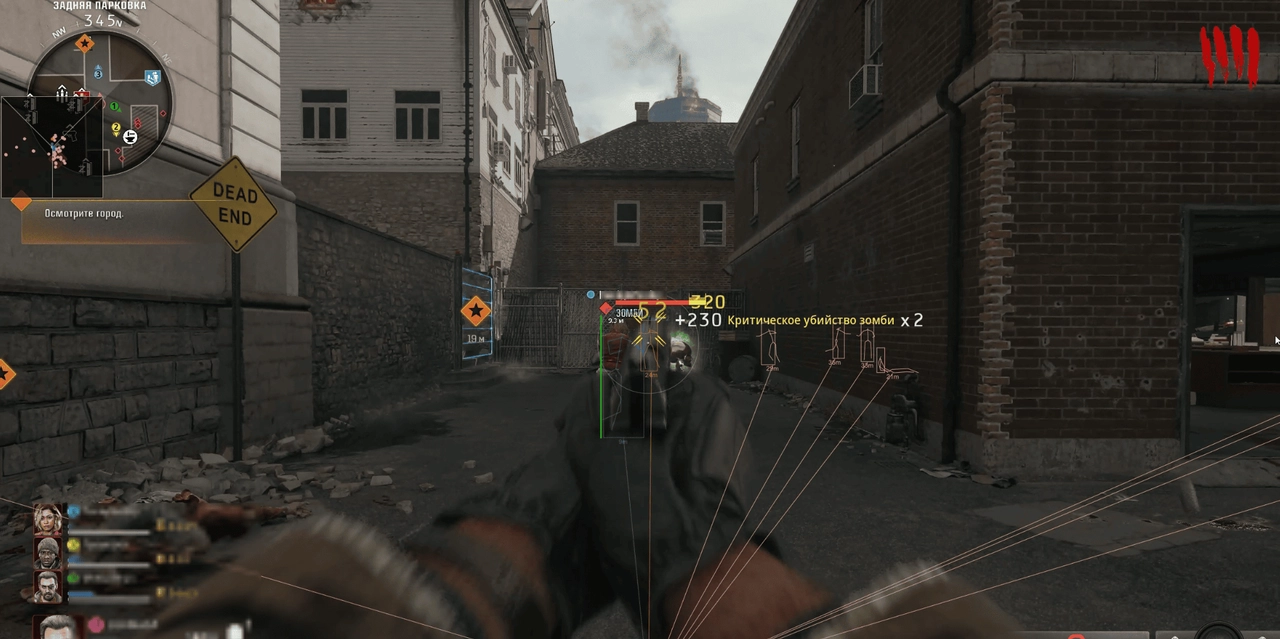Select the blue shield icon on the minimap
The width and height of the screenshot is (1280, 639).
click(x=153, y=77)
